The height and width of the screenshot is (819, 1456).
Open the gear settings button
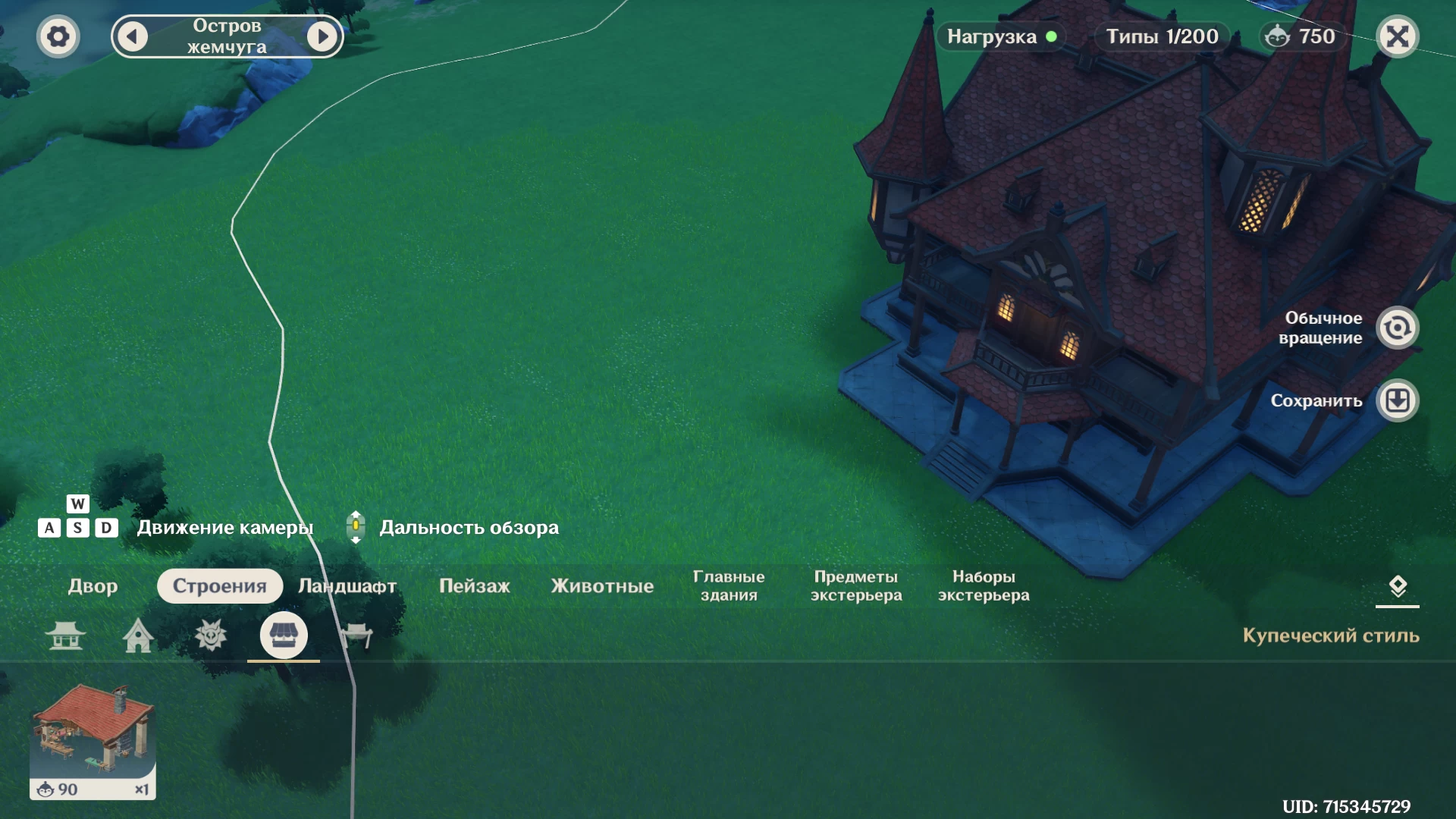tap(58, 36)
